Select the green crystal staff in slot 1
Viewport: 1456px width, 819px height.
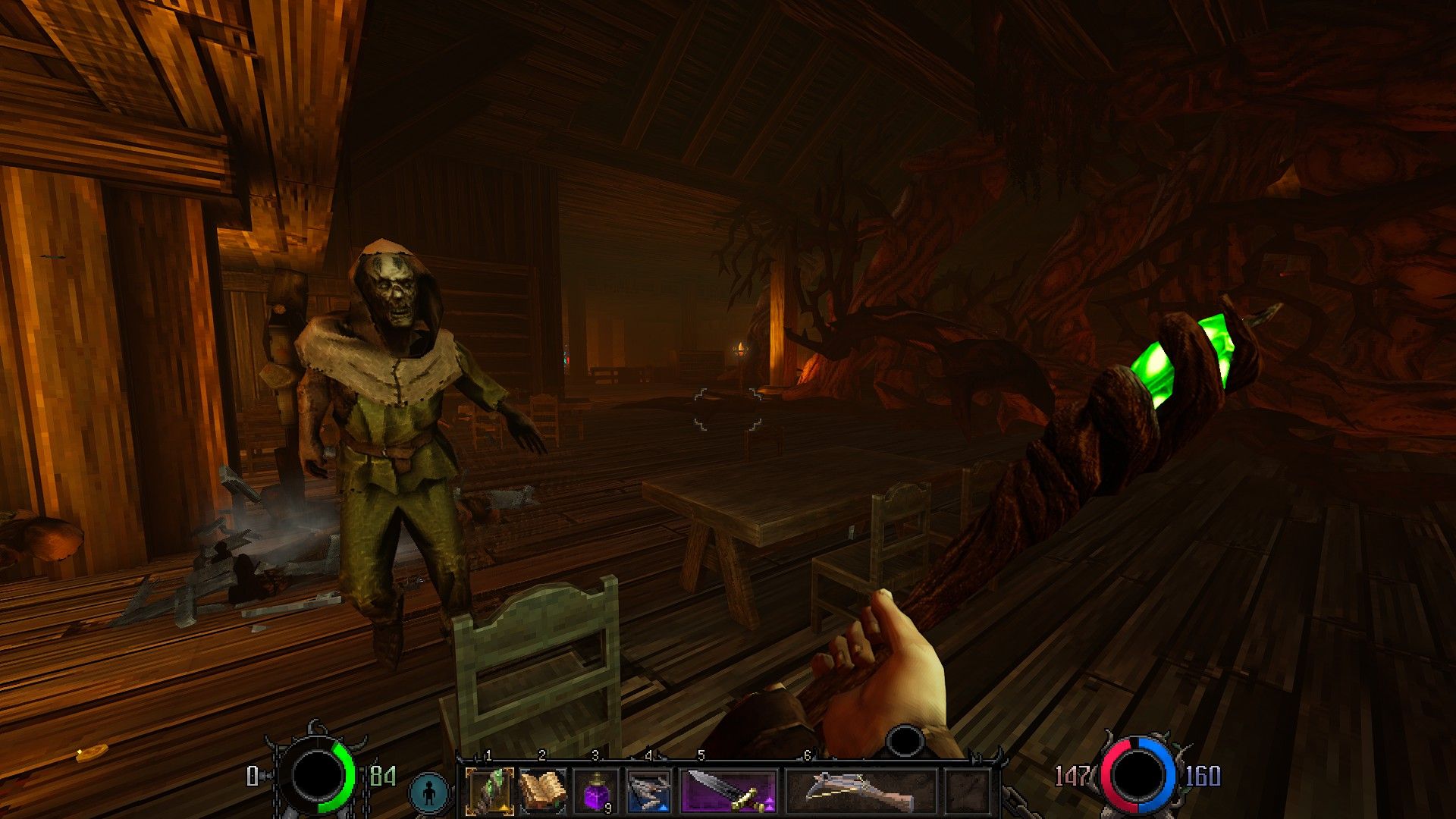pos(490,792)
